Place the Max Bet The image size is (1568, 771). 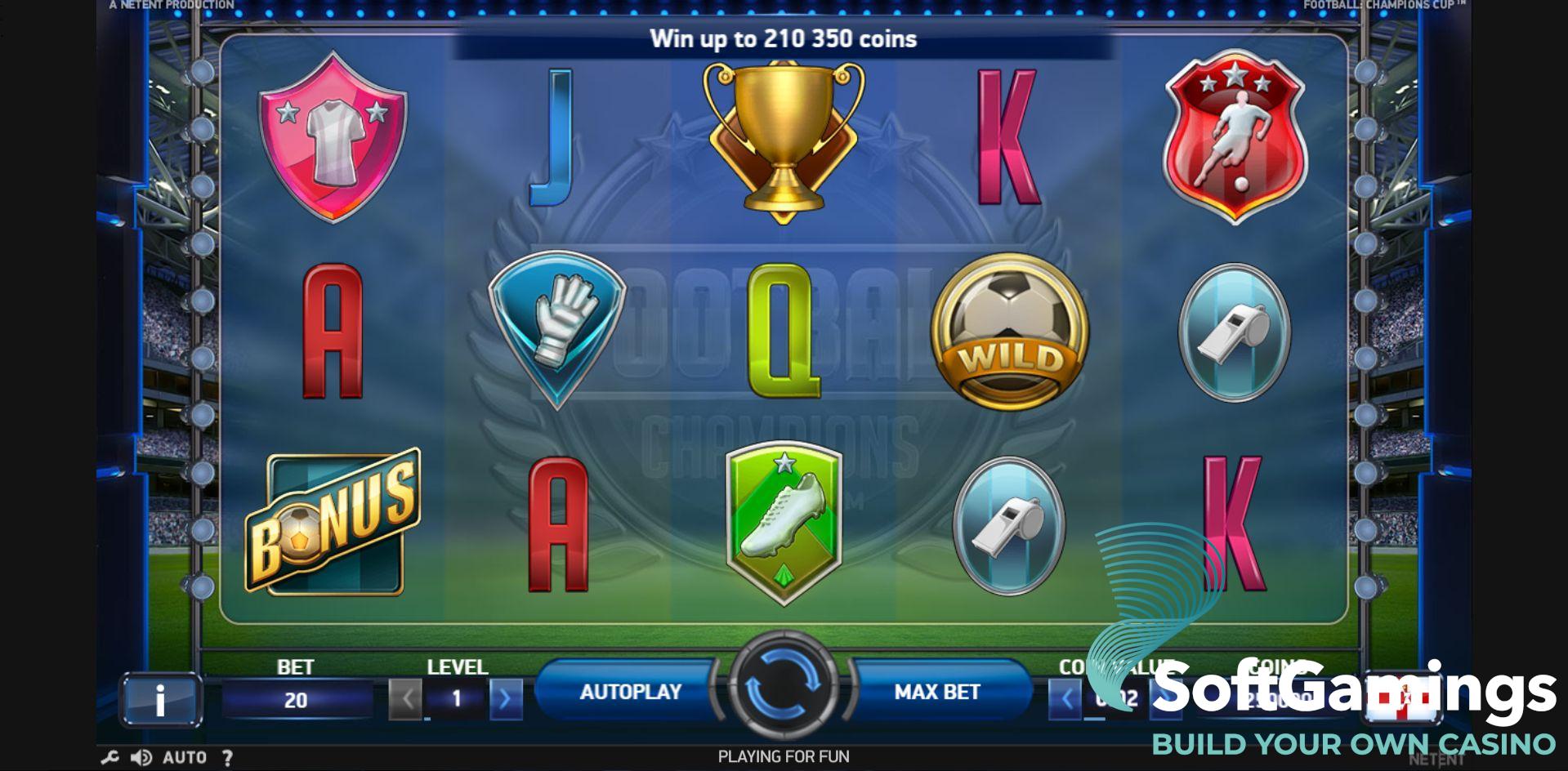tap(937, 693)
